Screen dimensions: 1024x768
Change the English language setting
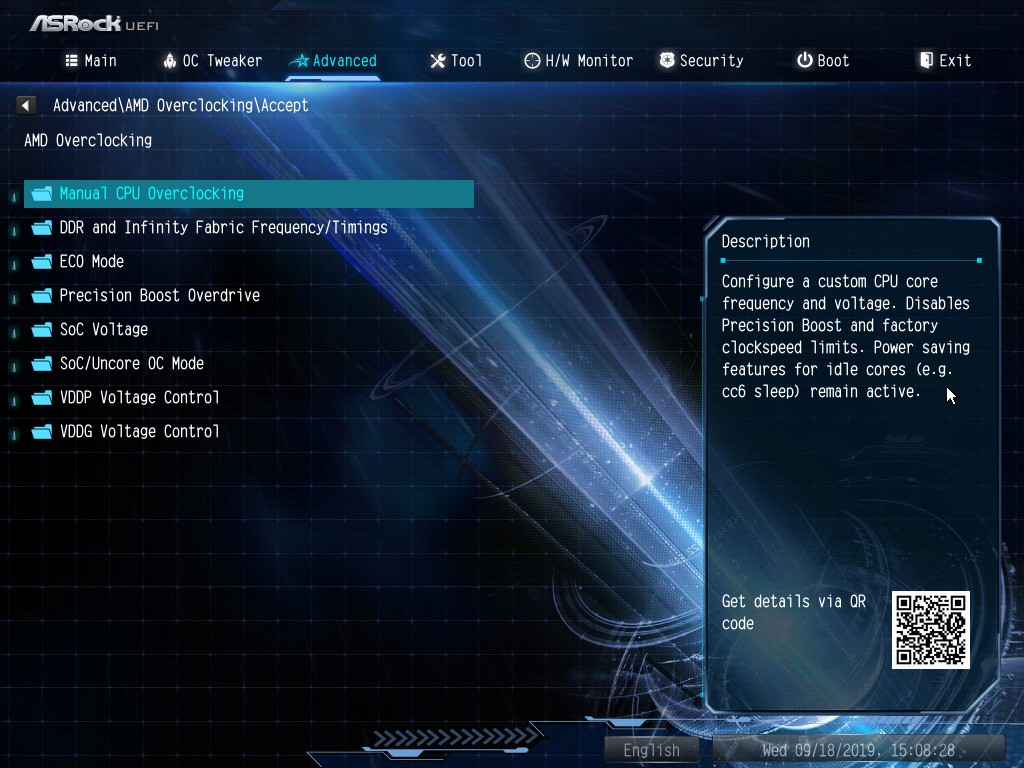pyautogui.click(x=652, y=750)
